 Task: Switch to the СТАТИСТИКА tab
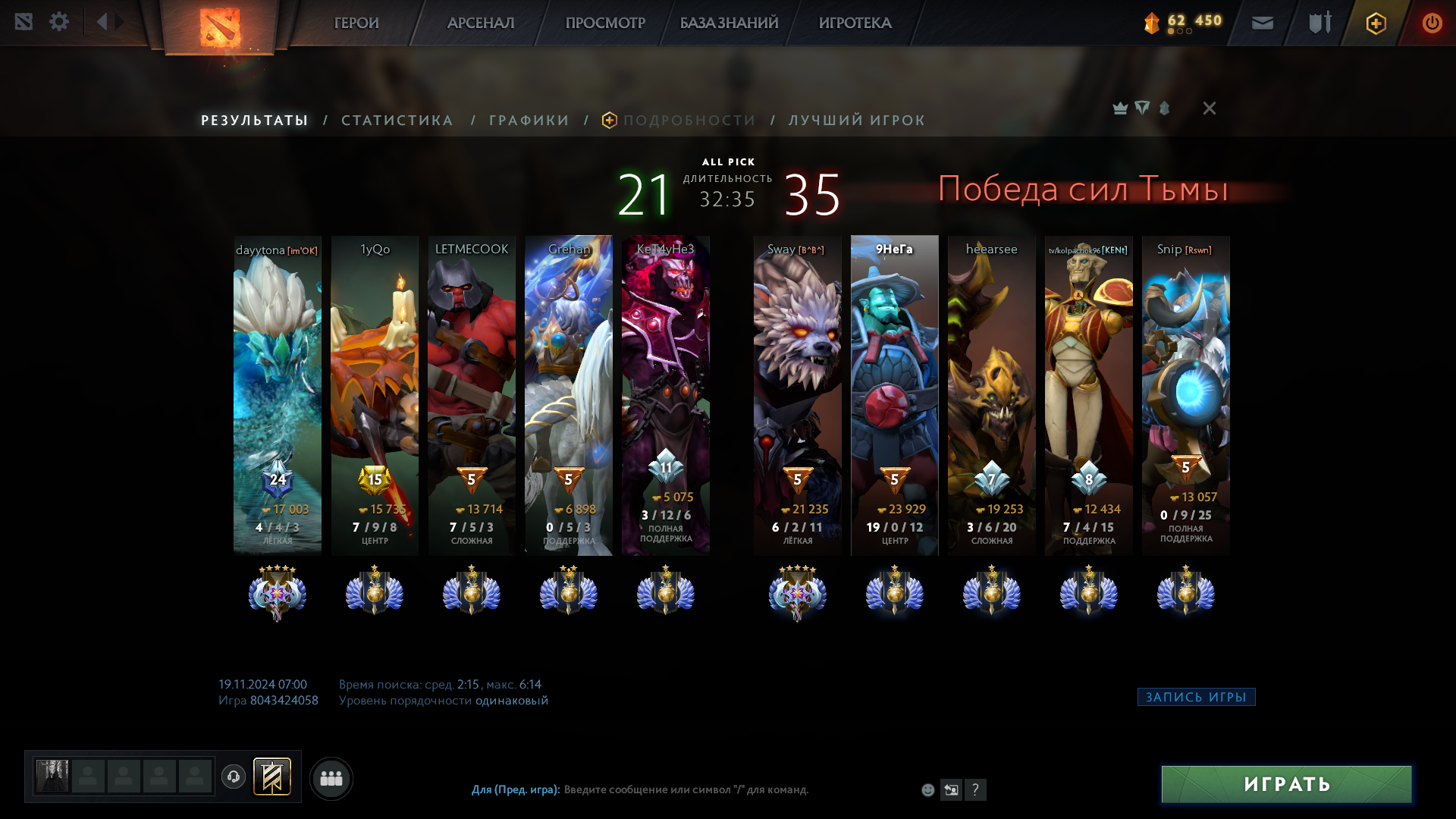click(x=397, y=121)
